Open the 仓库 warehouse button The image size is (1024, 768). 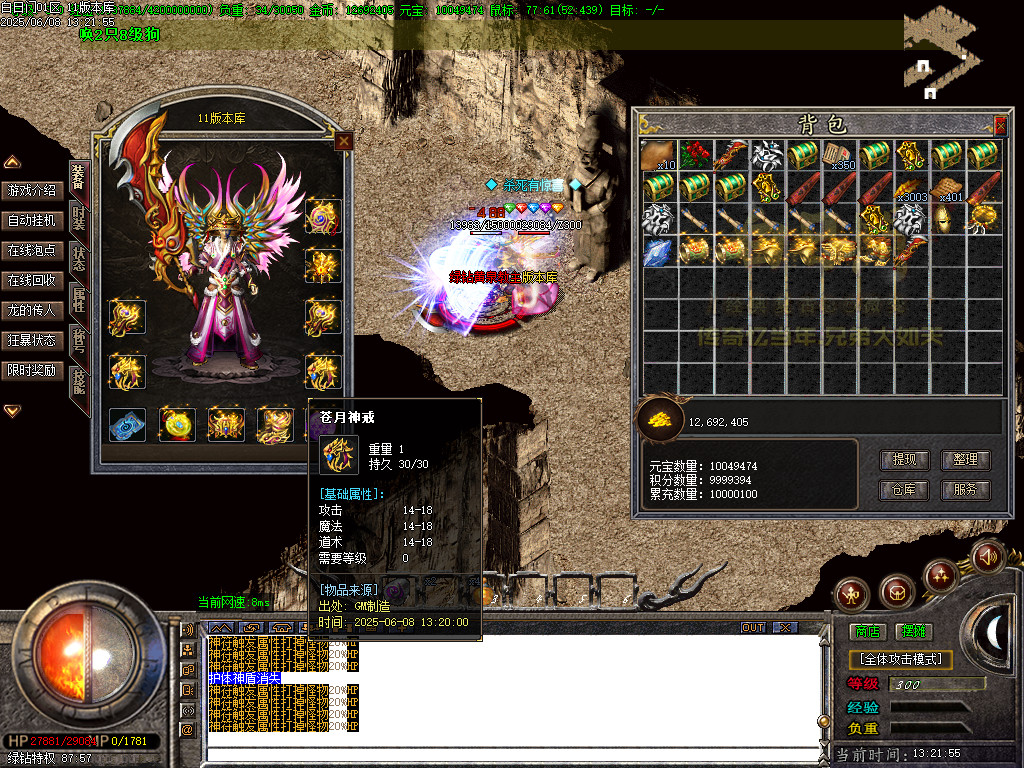coord(904,490)
